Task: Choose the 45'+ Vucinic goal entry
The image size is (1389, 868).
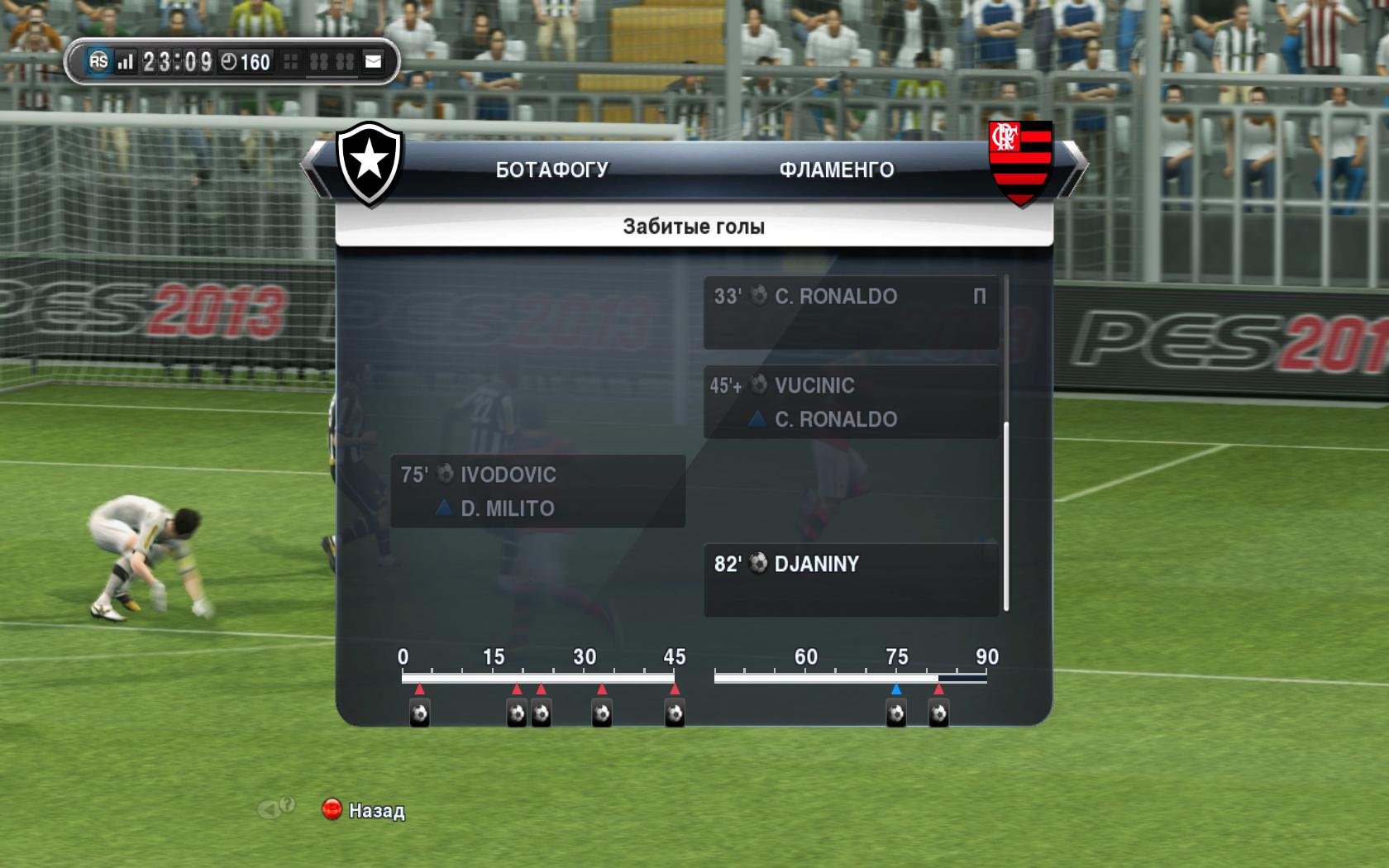Action: (851, 402)
